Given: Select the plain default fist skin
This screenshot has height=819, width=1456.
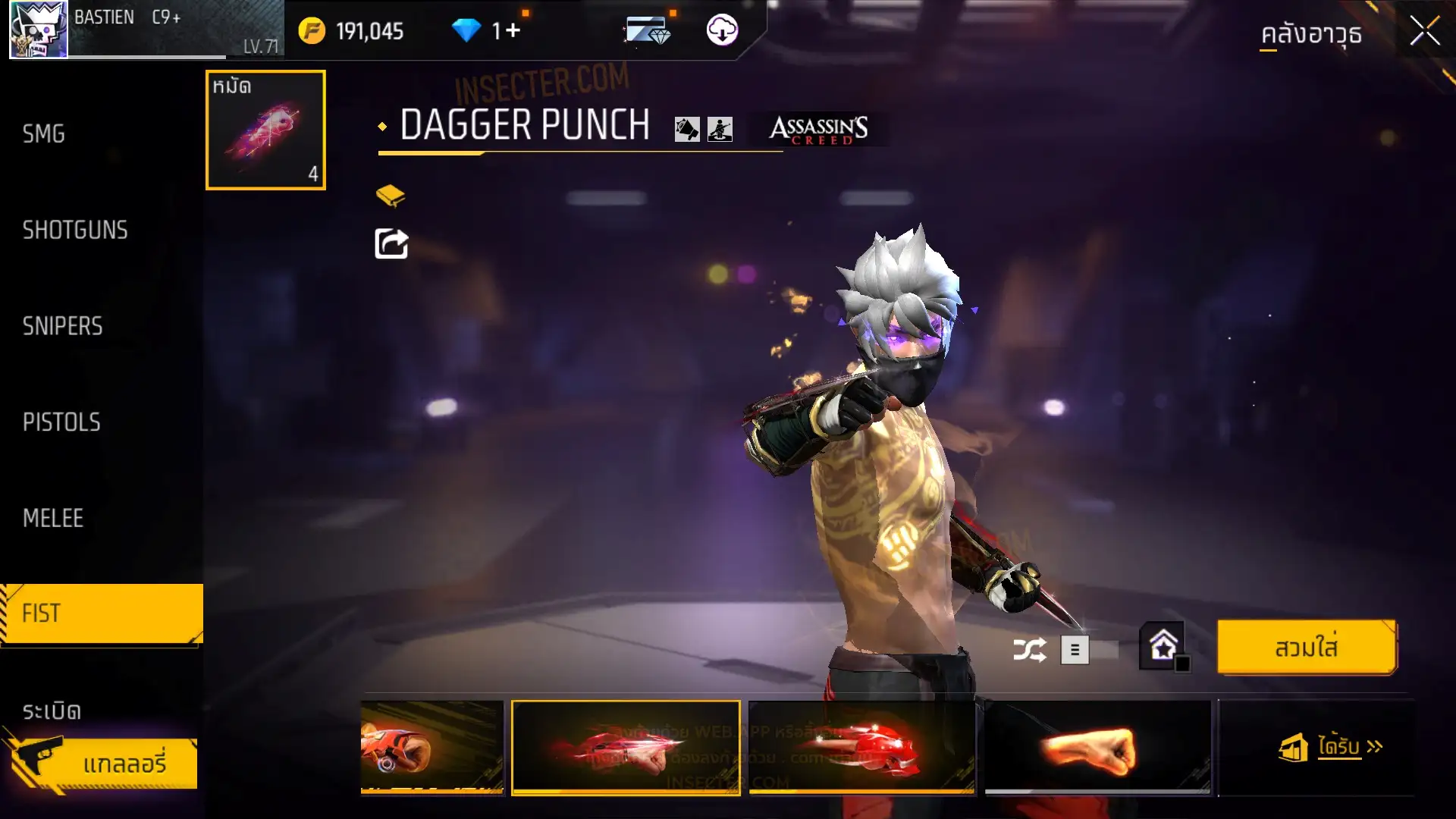Looking at the screenshot, I should point(1097,748).
